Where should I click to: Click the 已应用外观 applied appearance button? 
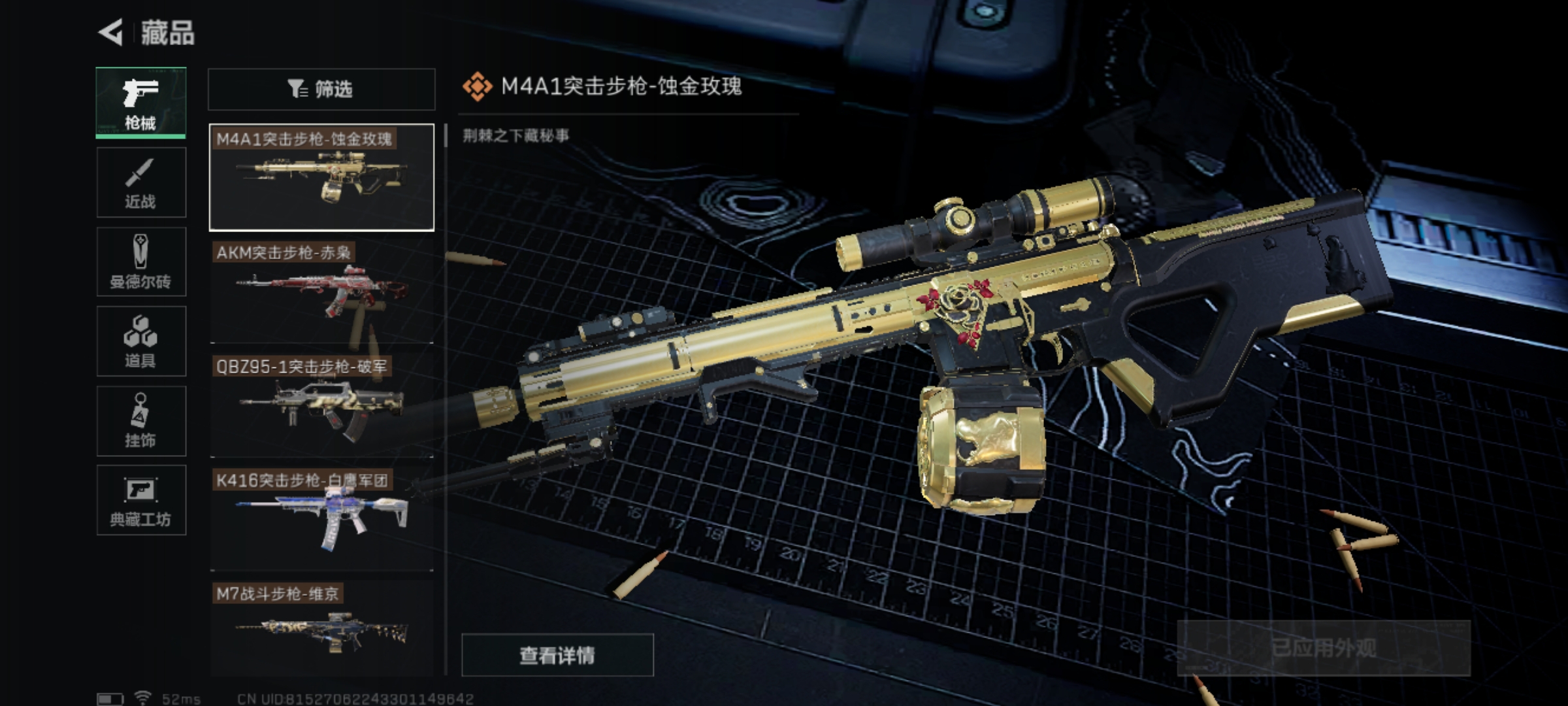1324,648
